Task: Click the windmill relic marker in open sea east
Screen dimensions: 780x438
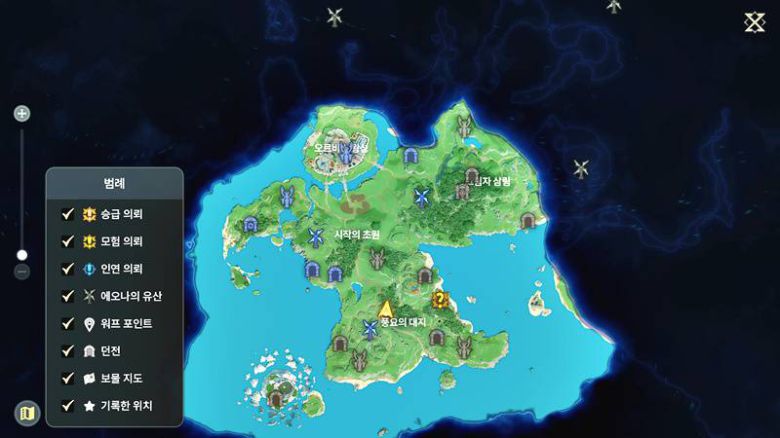Action: (x=581, y=169)
